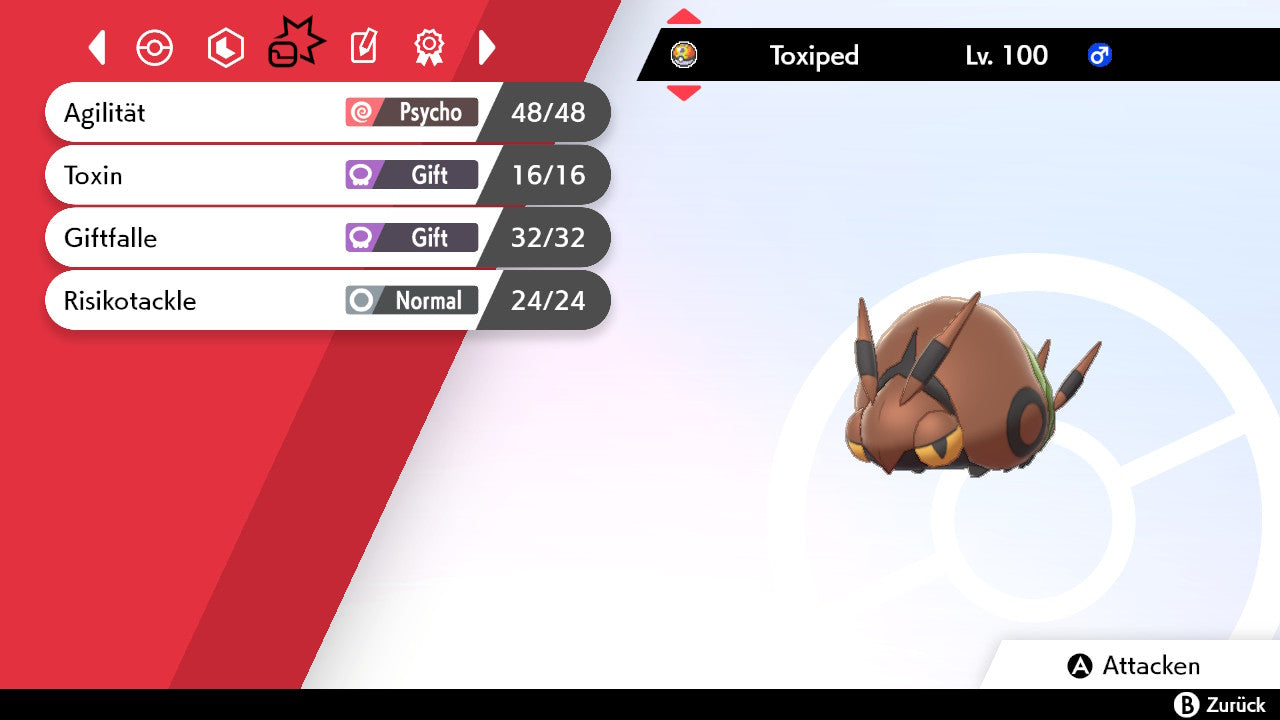The width and height of the screenshot is (1280, 720).
Task: Go to previous summary page with left arrow
Action: coord(97,47)
